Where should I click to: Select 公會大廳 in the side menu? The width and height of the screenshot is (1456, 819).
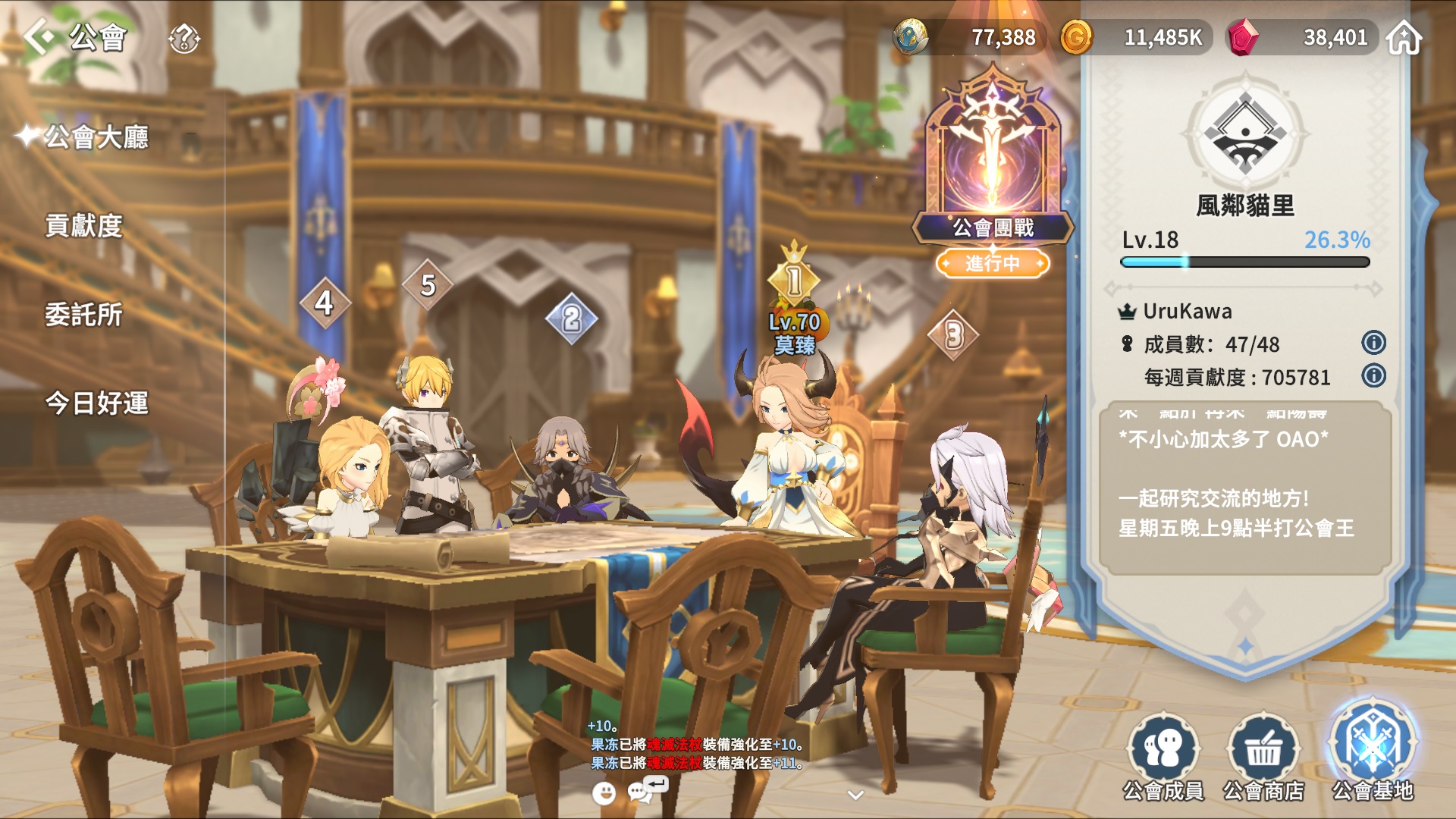click(96, 137)
